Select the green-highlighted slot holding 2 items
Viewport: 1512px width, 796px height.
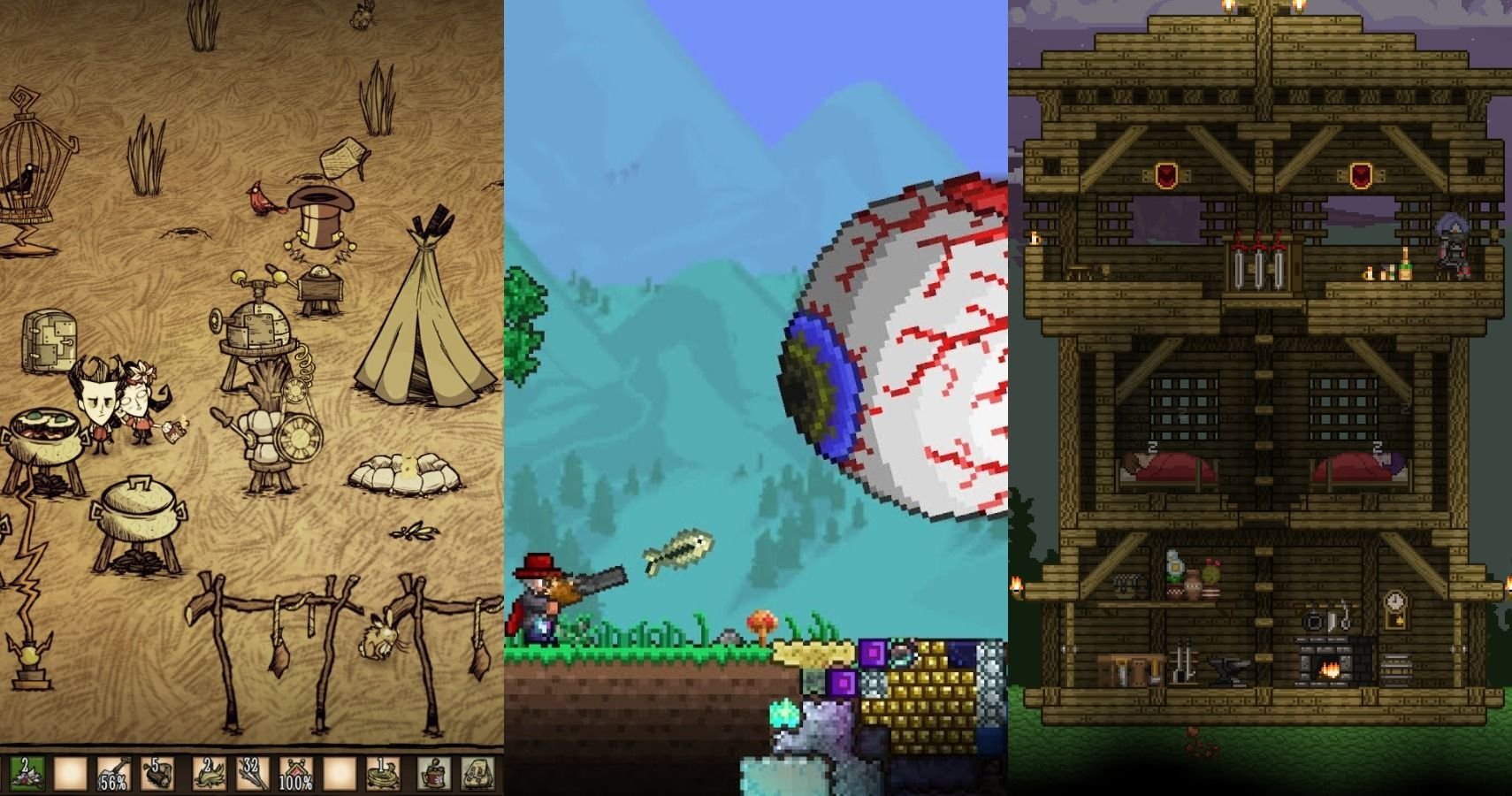(x=25, y=775)
